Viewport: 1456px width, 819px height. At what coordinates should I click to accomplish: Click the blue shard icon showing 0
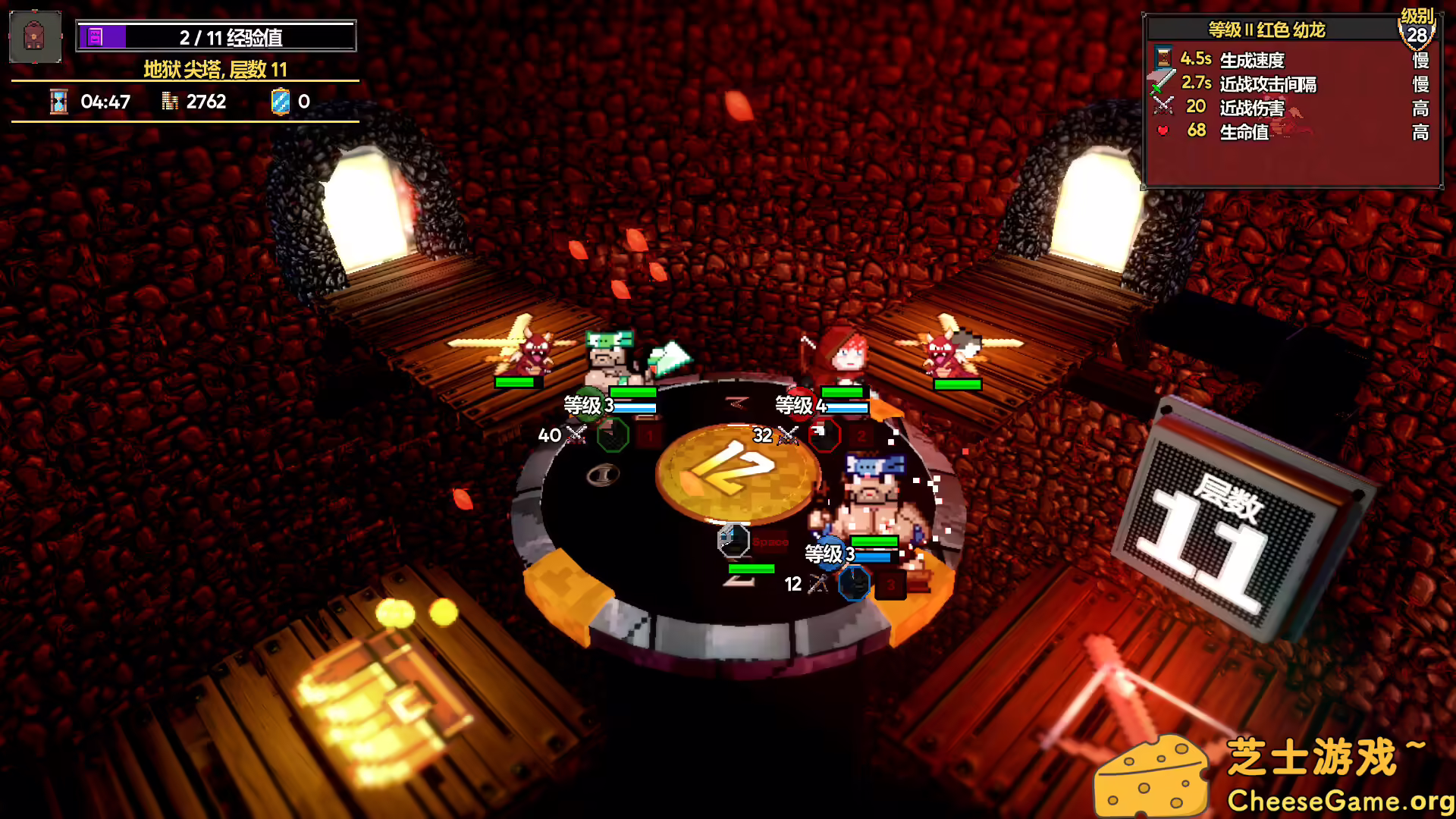pos(281,101)
